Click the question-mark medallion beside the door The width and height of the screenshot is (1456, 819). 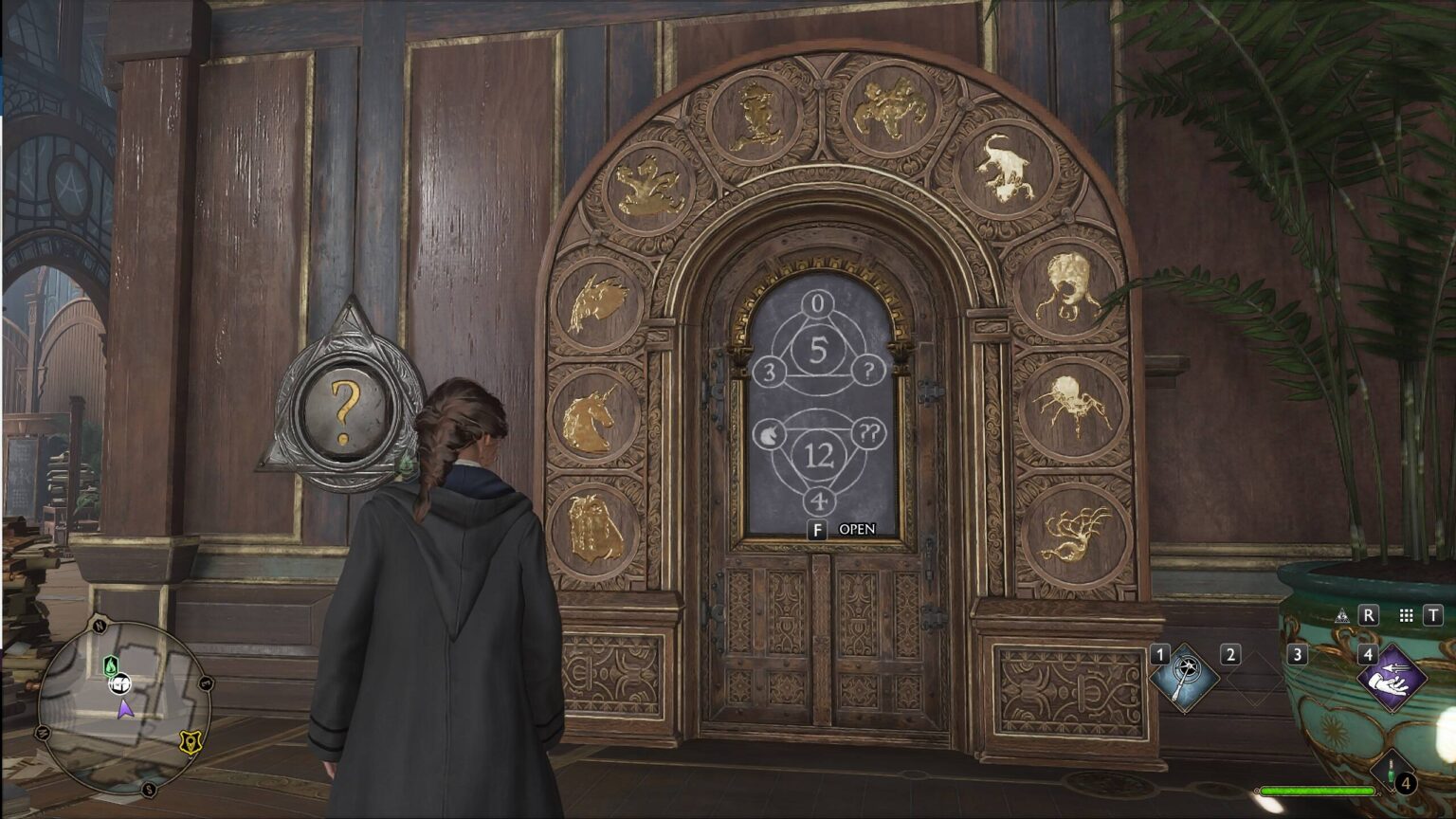[343, 411]
